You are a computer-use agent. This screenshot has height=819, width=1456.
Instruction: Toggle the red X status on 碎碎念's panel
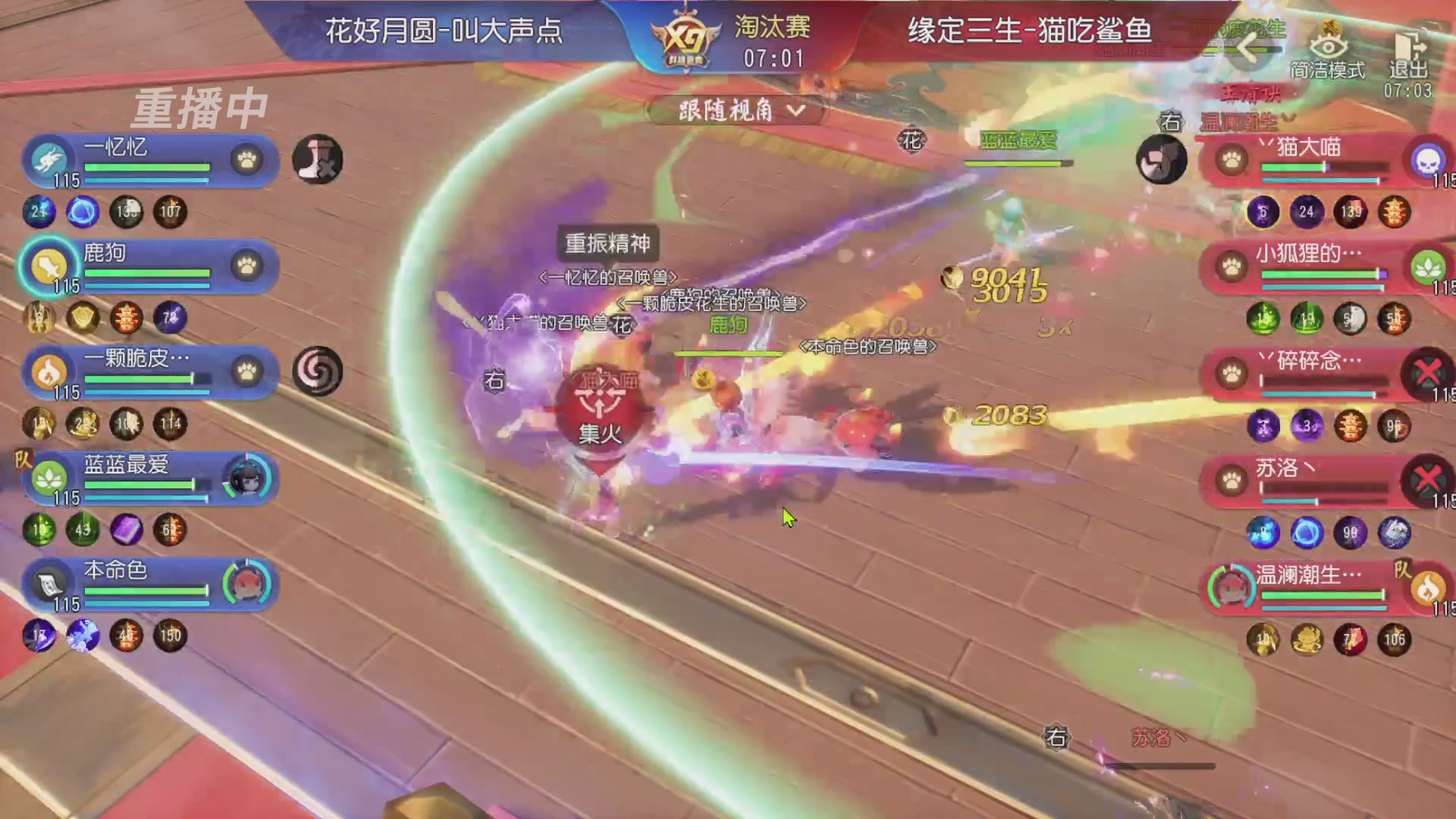tap(1429, 372)
